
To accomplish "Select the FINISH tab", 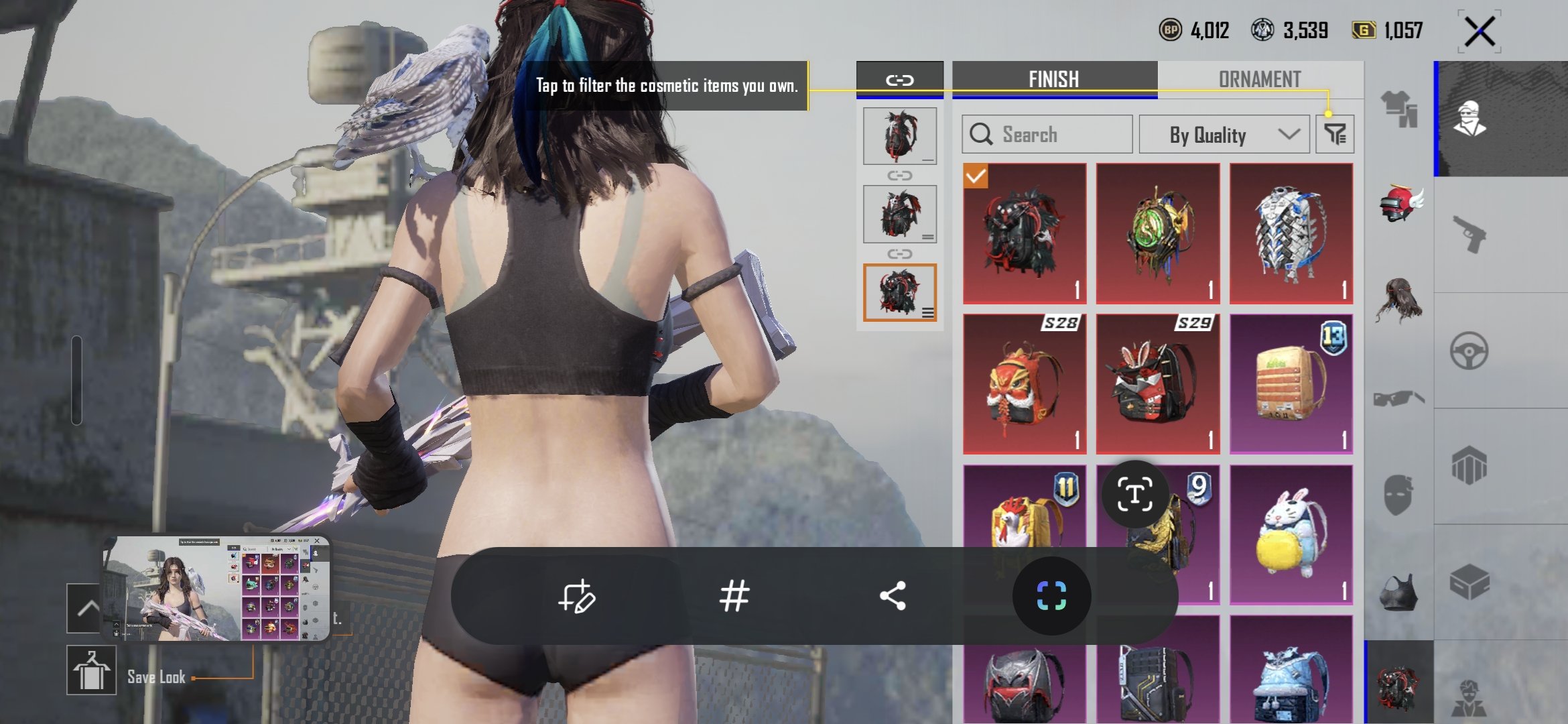I will click(1054, 79).
